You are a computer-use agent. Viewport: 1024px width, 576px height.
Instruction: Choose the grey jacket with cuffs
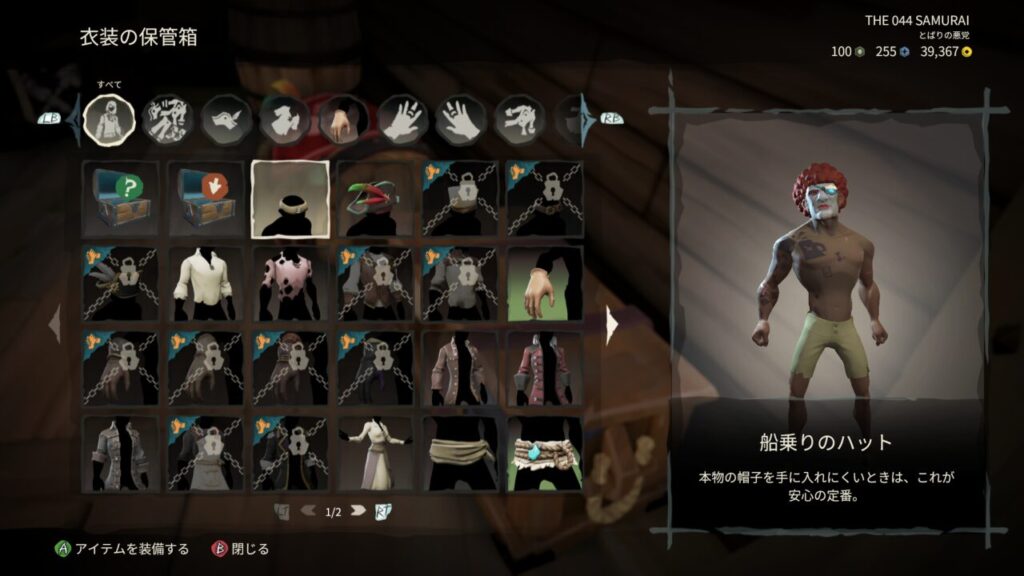tap(120, 454)
